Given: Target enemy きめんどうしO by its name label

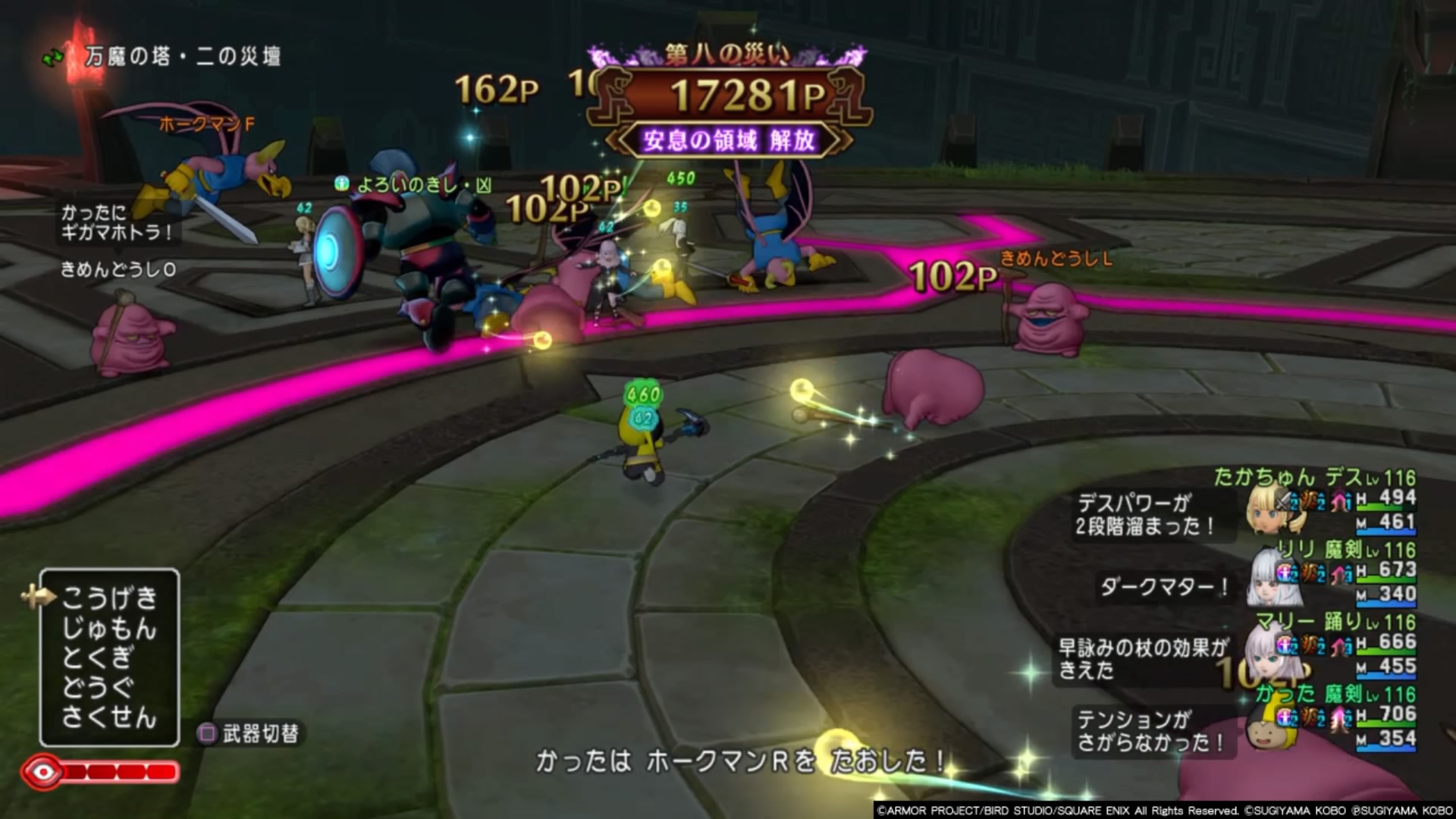Looking at the screenshot, I should tap(118, 269).
